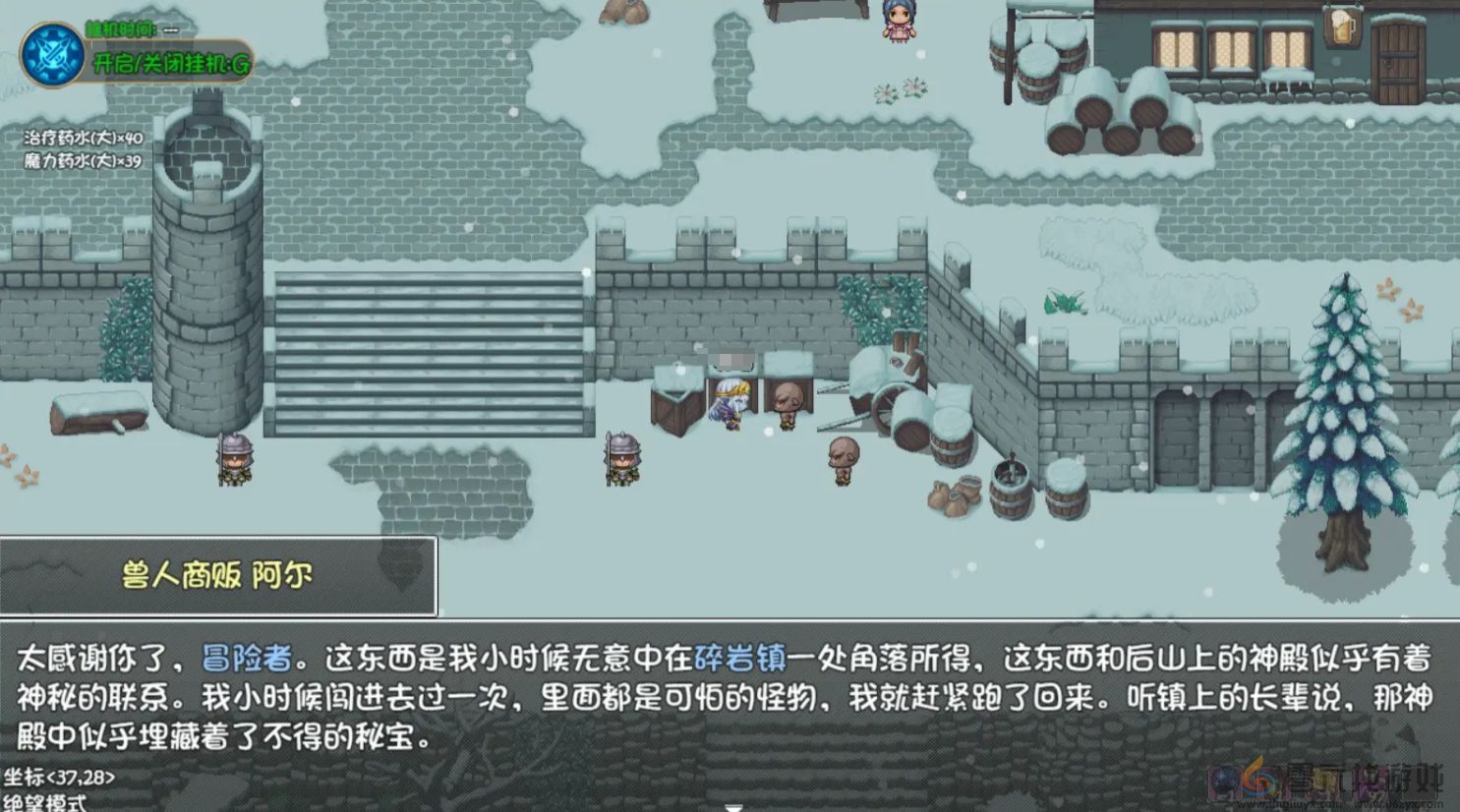Click the 兽人商贩 阿尔 name plate
1460x812 pixels.
pos(214,574)
